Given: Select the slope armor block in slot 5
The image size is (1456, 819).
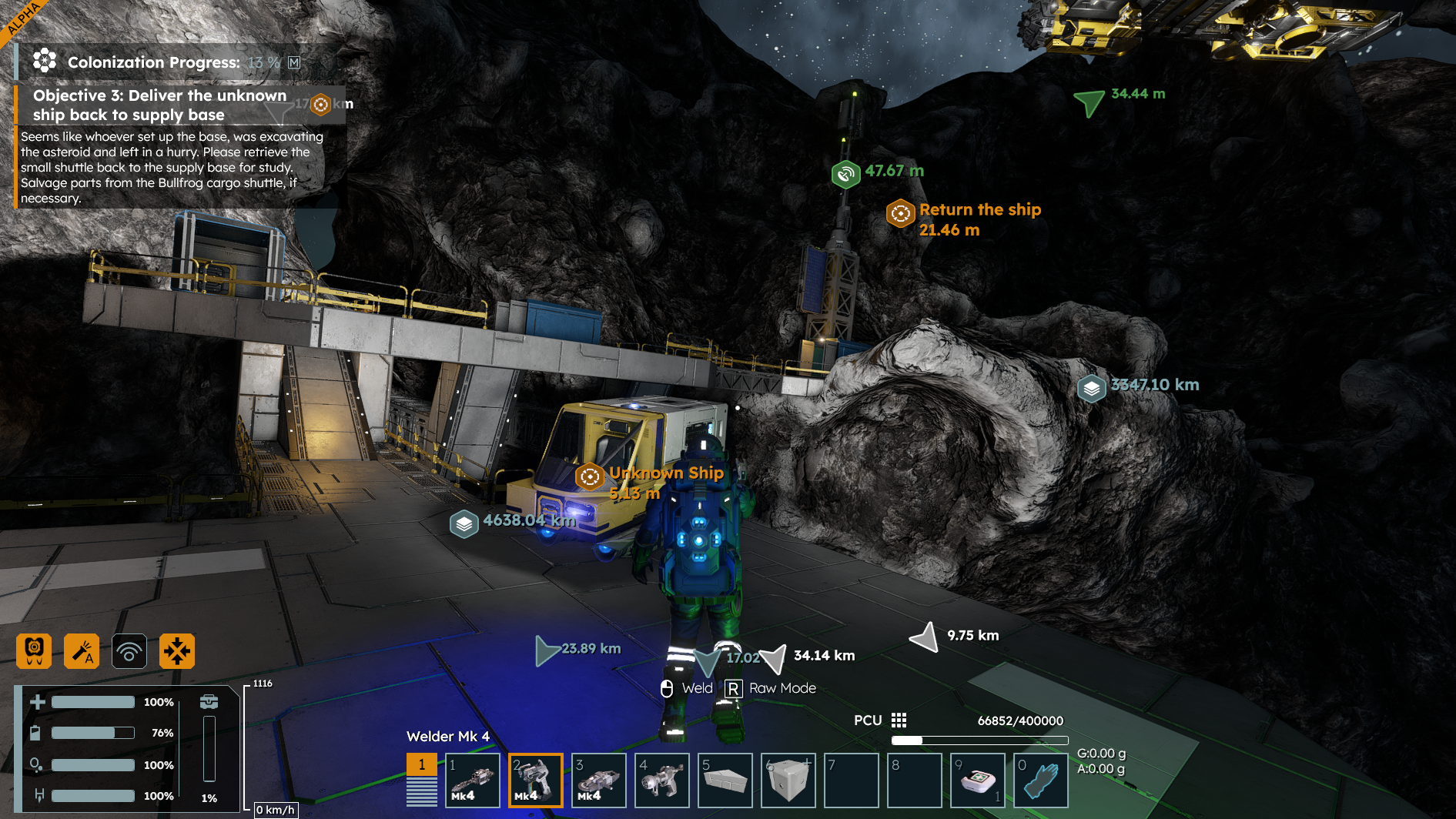Looking at the screenshot, I should [x=725, y=780].
